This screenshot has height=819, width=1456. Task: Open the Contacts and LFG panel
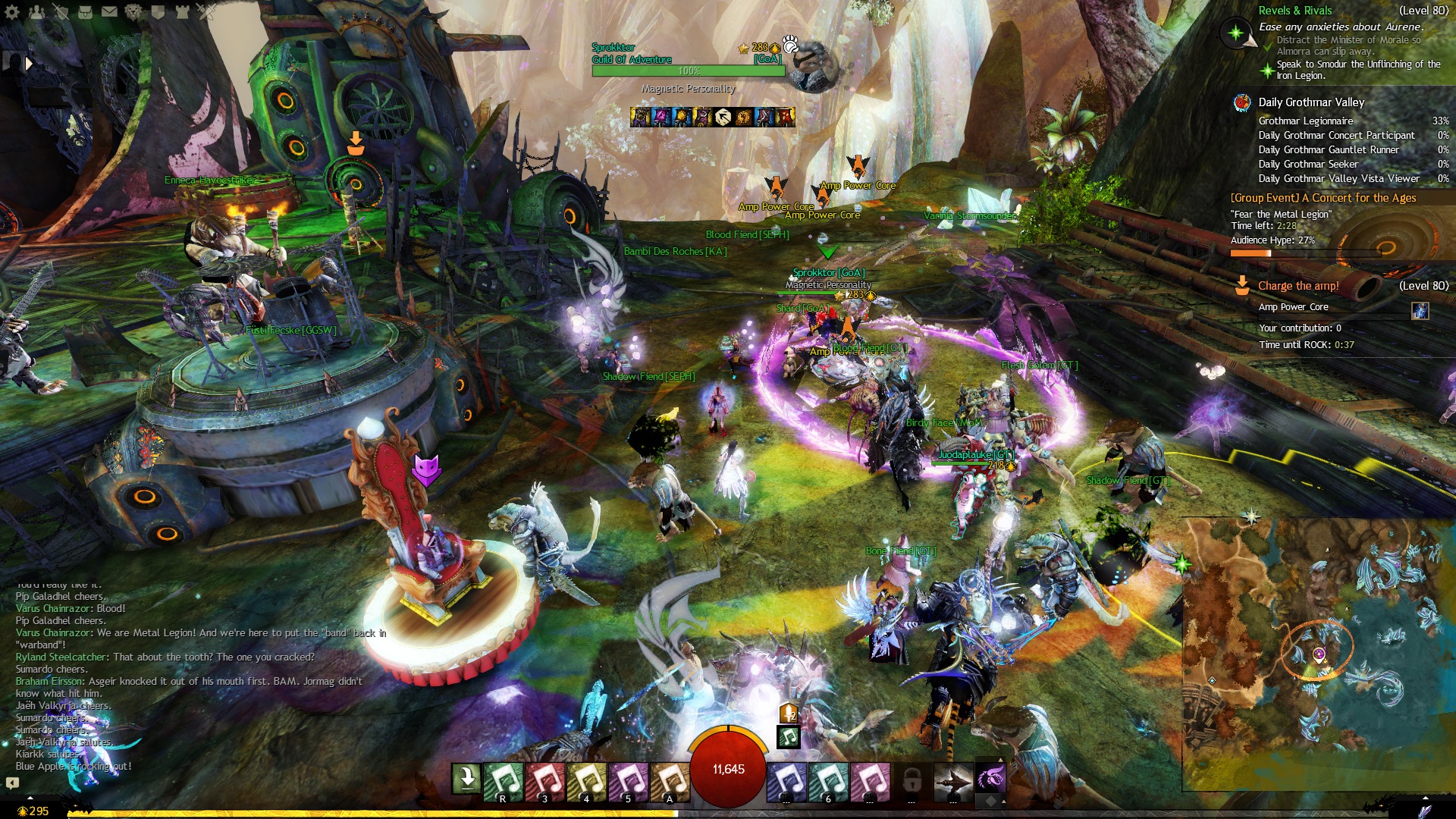(x=36, y=11)
